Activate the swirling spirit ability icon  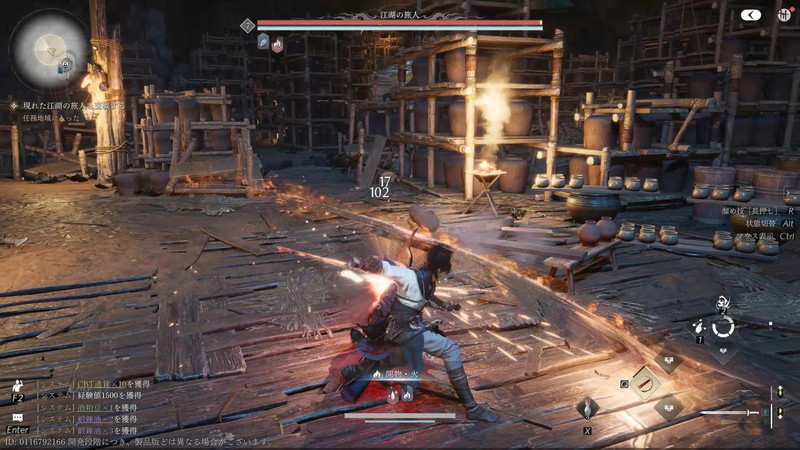click(x=722, y=301)
